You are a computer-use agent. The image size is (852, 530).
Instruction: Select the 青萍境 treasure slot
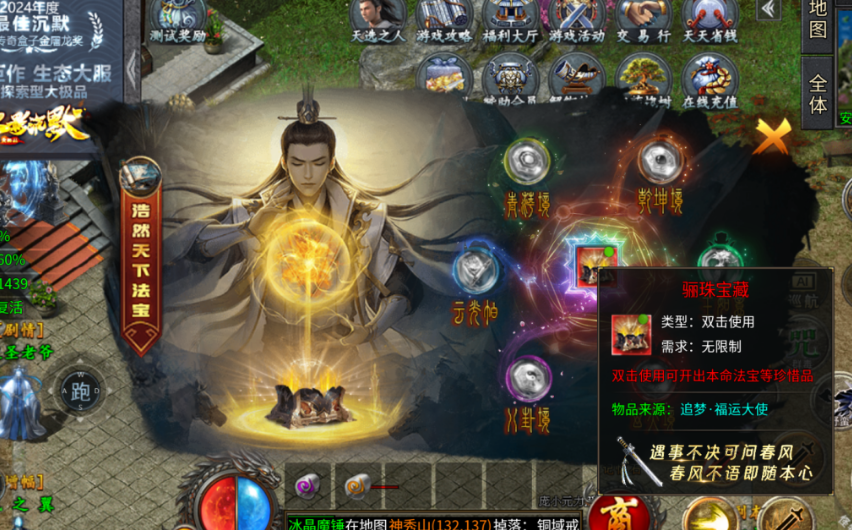click(x=526, y=162)
